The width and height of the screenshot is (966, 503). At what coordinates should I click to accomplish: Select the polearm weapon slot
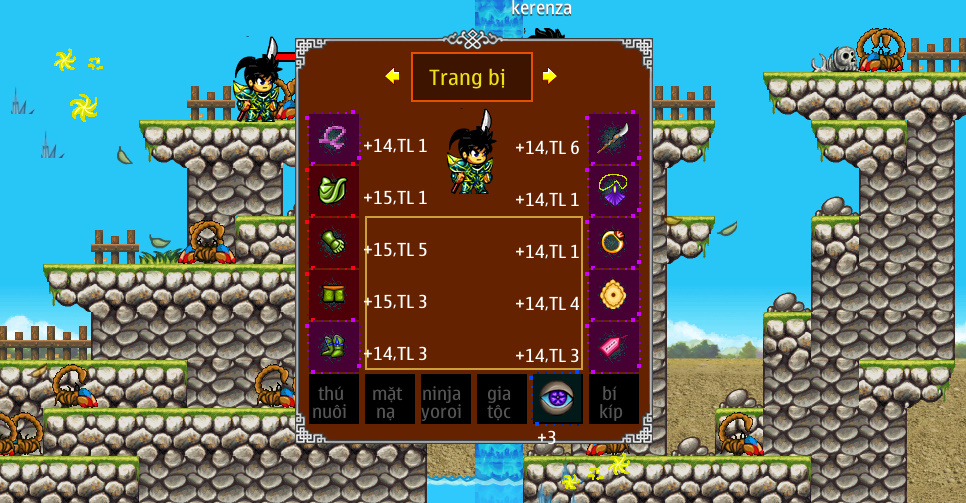(613, 139)
